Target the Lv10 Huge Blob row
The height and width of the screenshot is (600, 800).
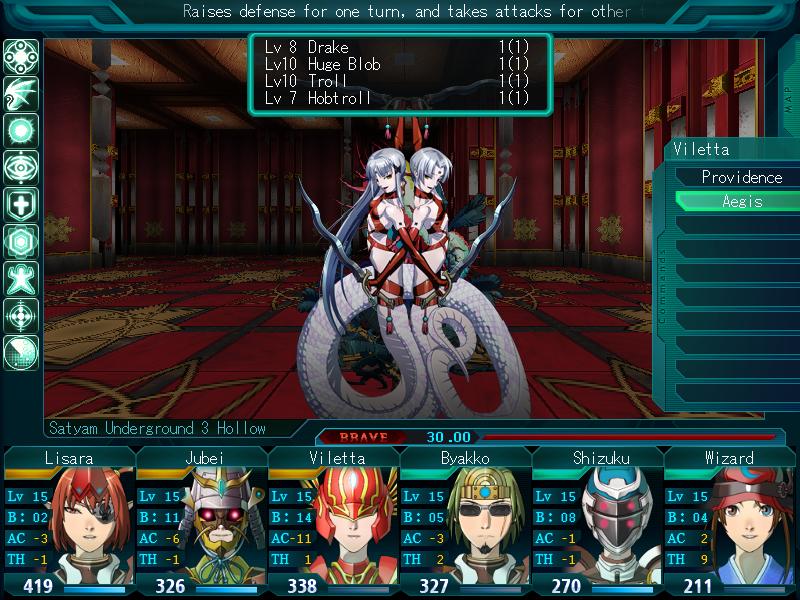(x=398, y=64)
